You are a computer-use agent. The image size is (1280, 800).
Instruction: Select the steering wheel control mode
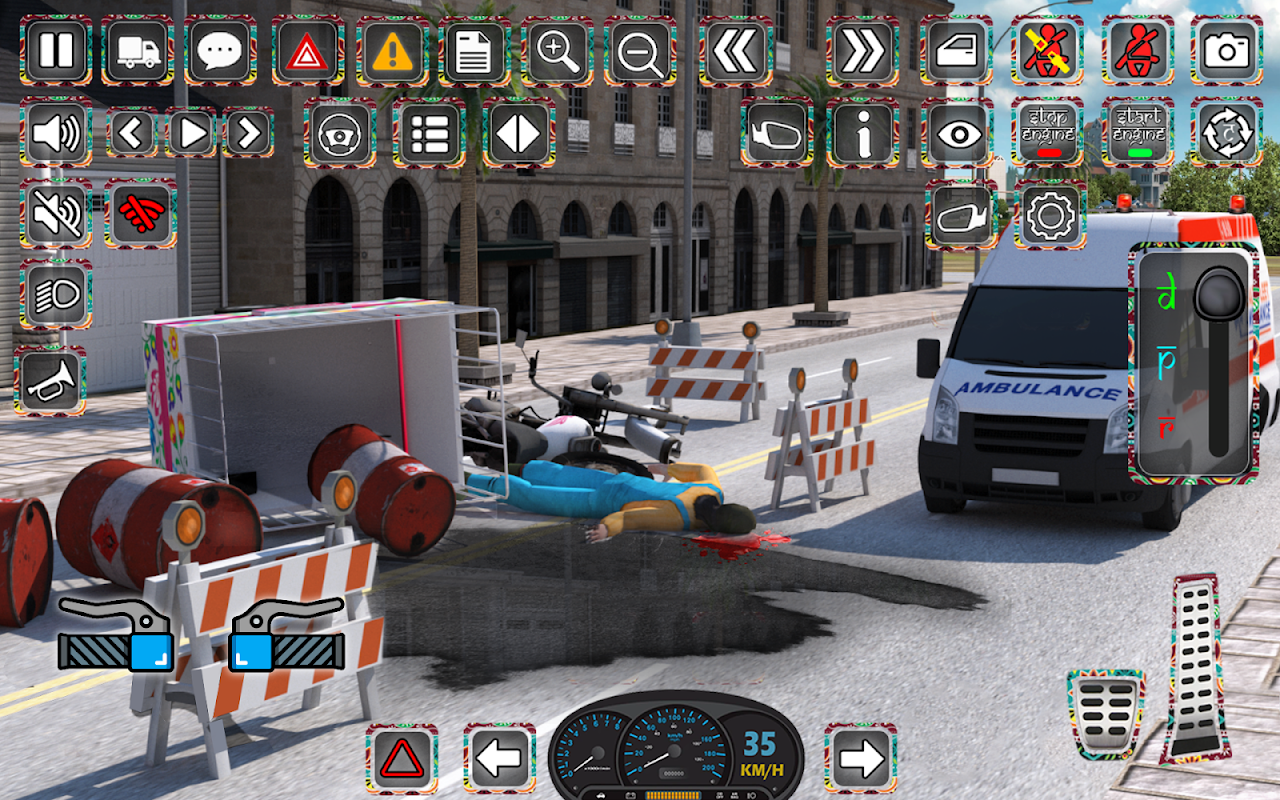click(340, 132)
